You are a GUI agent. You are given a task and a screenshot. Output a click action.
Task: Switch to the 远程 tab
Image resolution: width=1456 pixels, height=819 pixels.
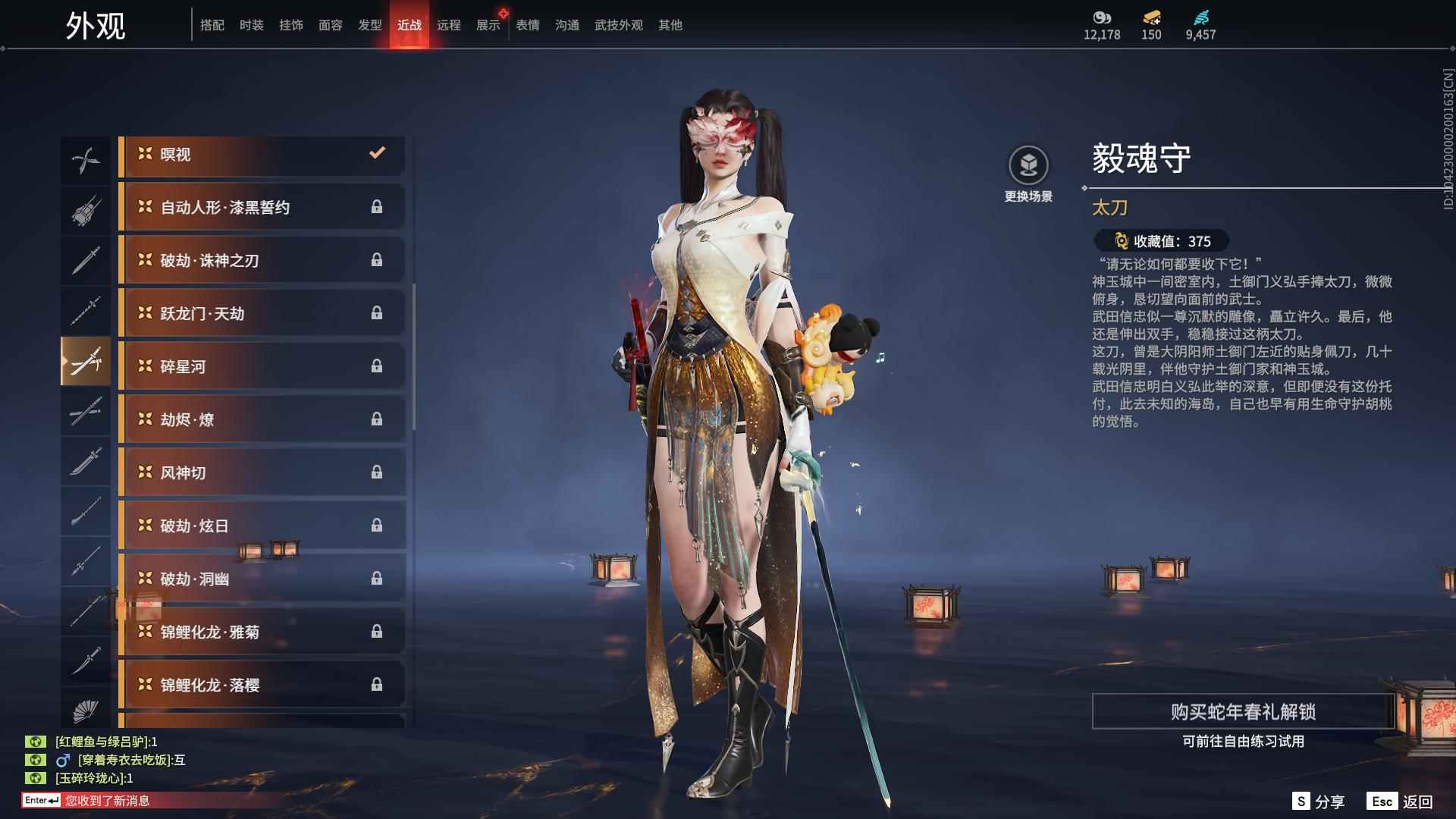tap(449, 24)
